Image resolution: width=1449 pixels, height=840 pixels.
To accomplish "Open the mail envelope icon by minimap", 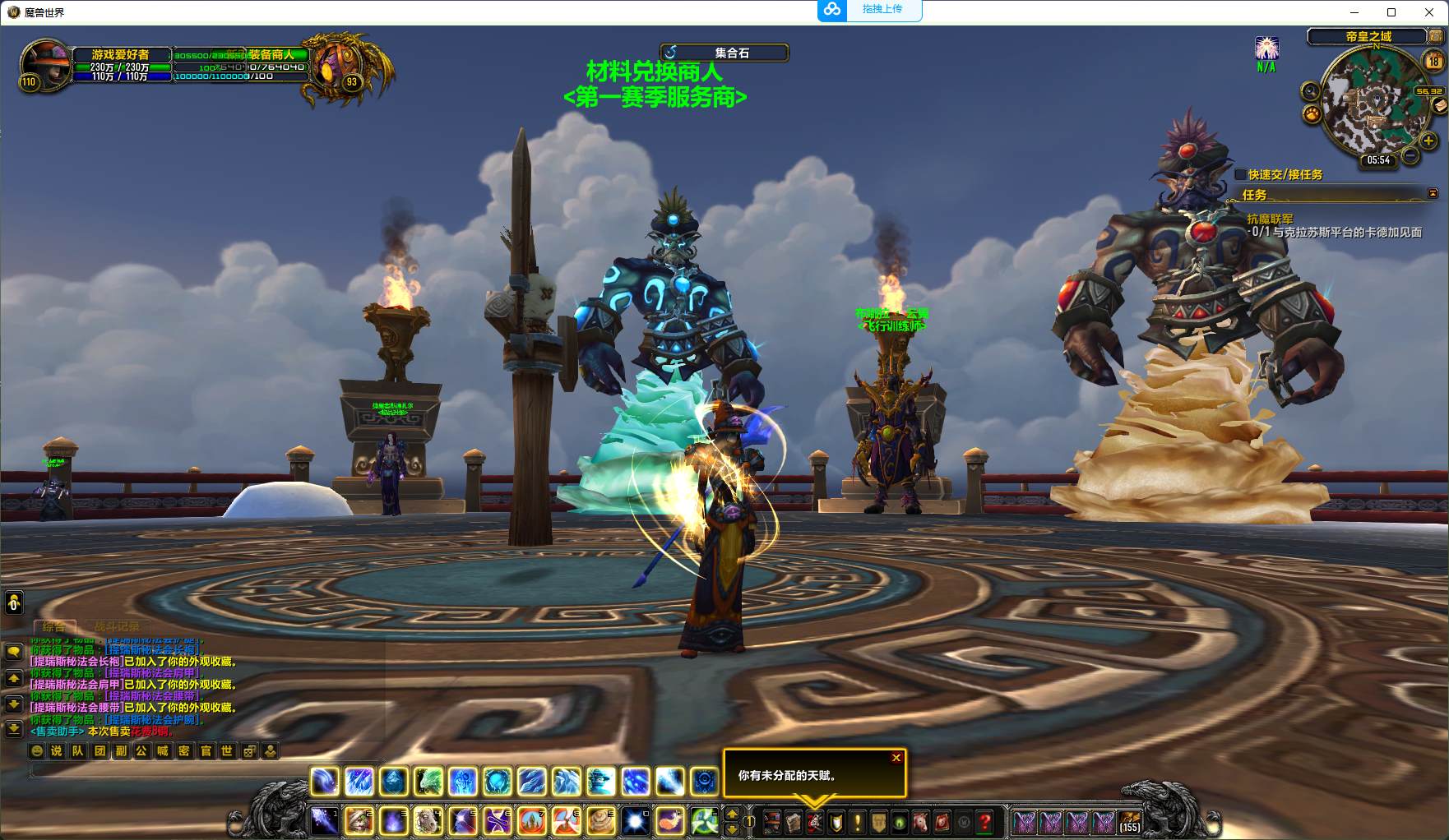I will click(x=1439, y=105).
